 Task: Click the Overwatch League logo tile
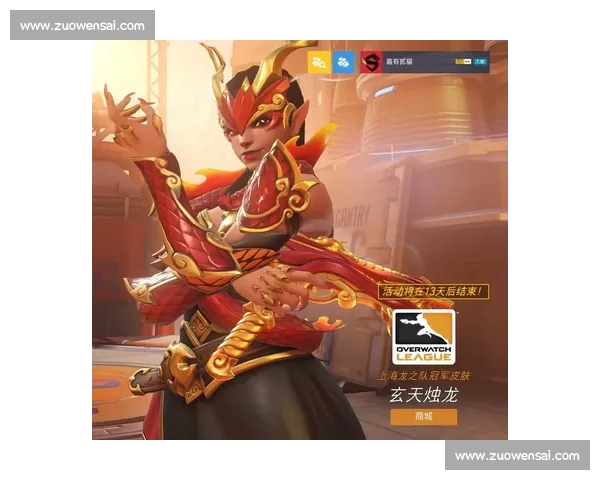coord(423,337)
